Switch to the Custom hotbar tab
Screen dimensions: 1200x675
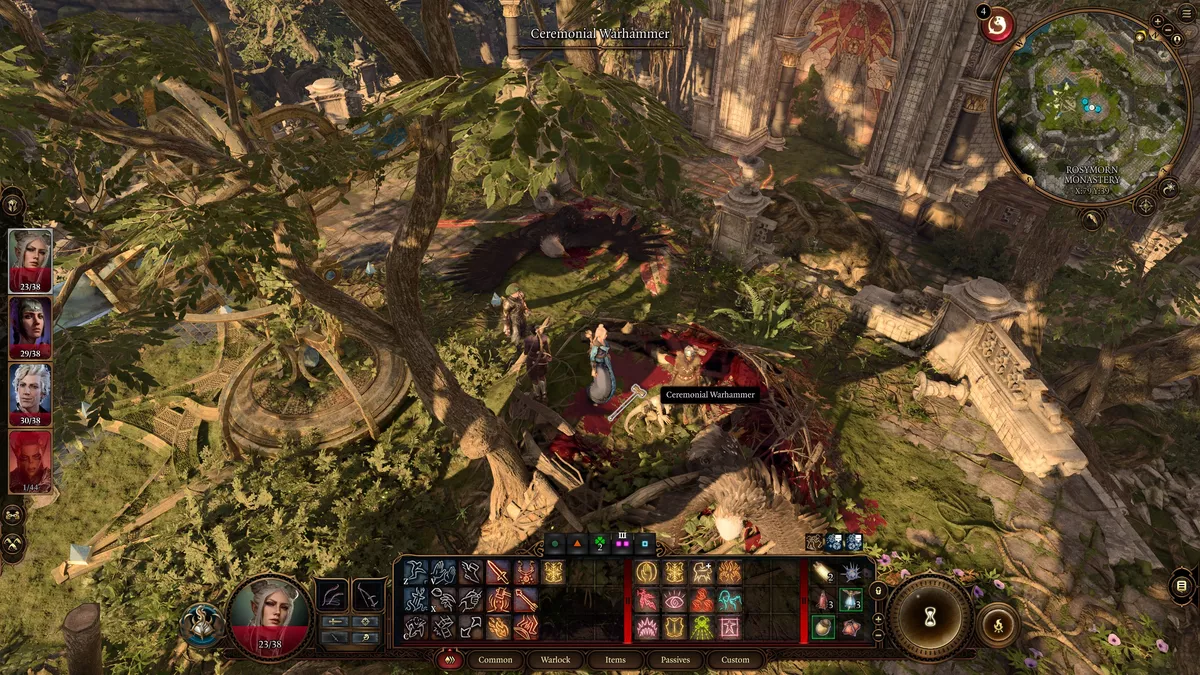tap(735, 660)
